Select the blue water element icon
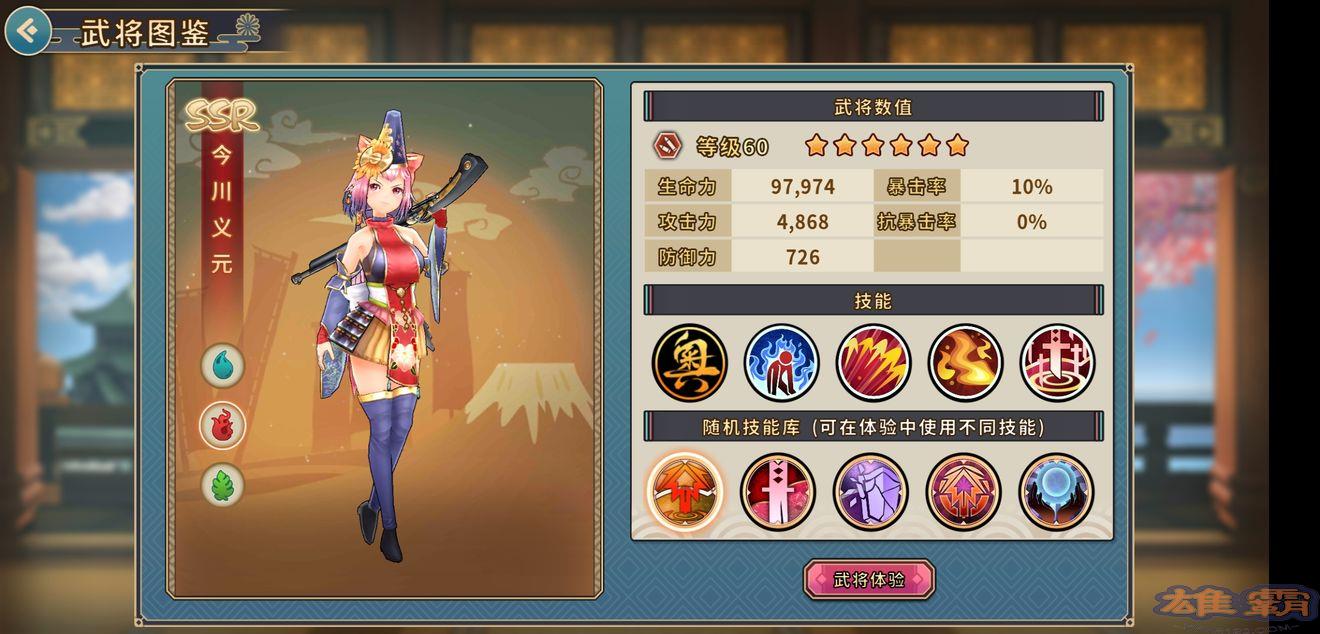Image resolution: width=1320 pixels, height=634 pixels. (x=222, y=365)
